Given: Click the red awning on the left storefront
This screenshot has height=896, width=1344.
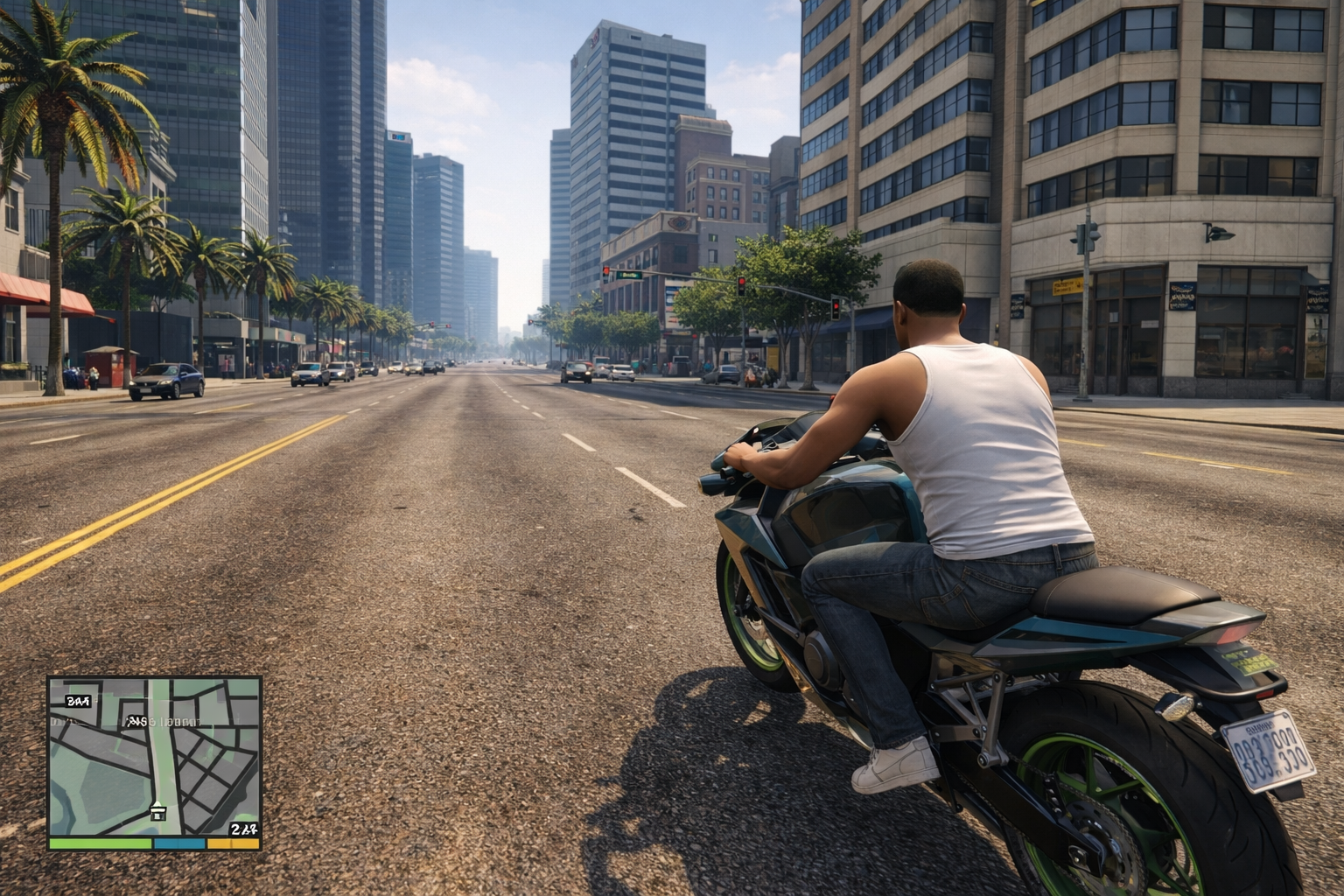Looking at the screenshot, I should 26,289.
